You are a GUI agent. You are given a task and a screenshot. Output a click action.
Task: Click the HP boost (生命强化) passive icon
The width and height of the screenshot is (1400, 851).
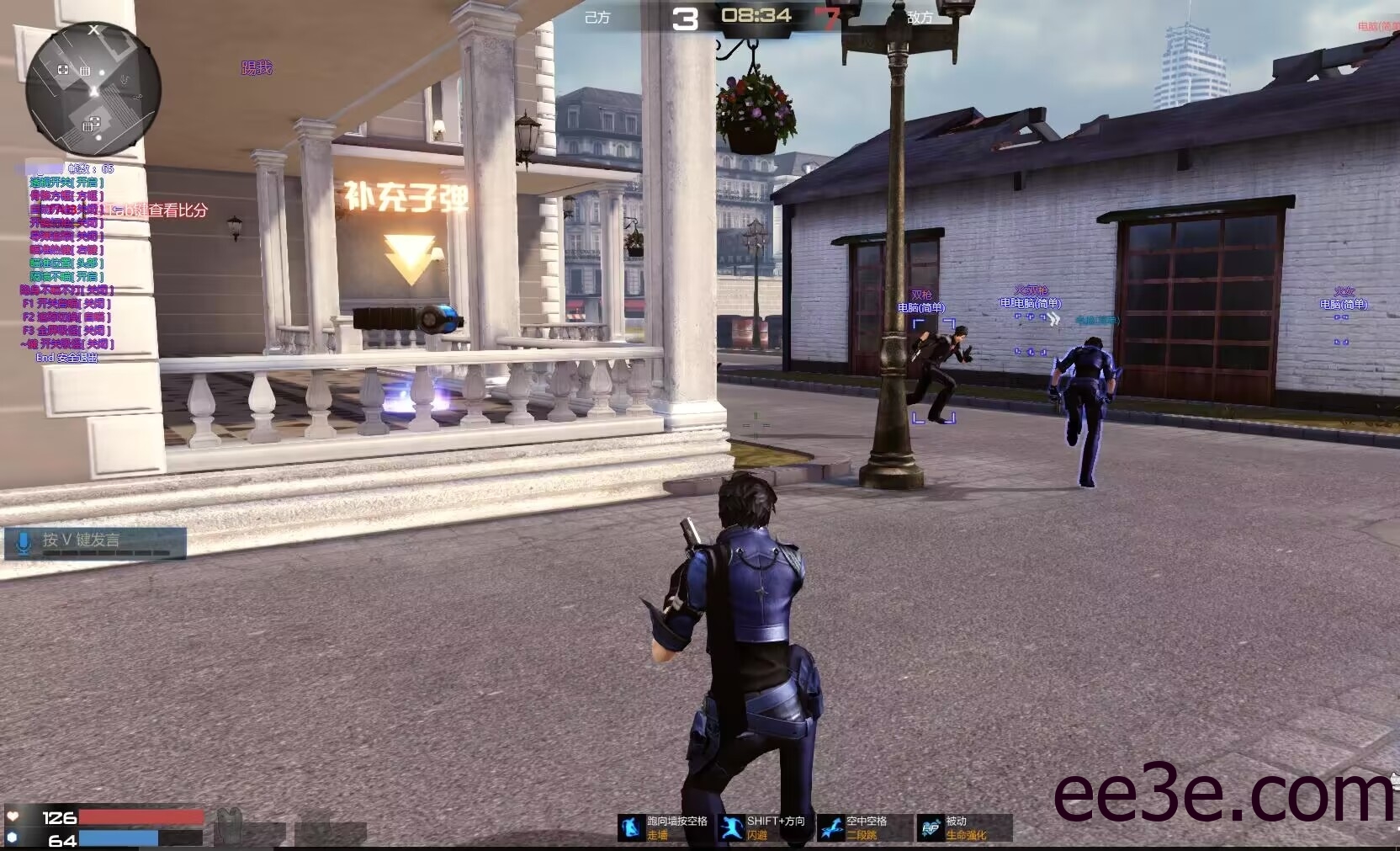(x=931, y=827)
